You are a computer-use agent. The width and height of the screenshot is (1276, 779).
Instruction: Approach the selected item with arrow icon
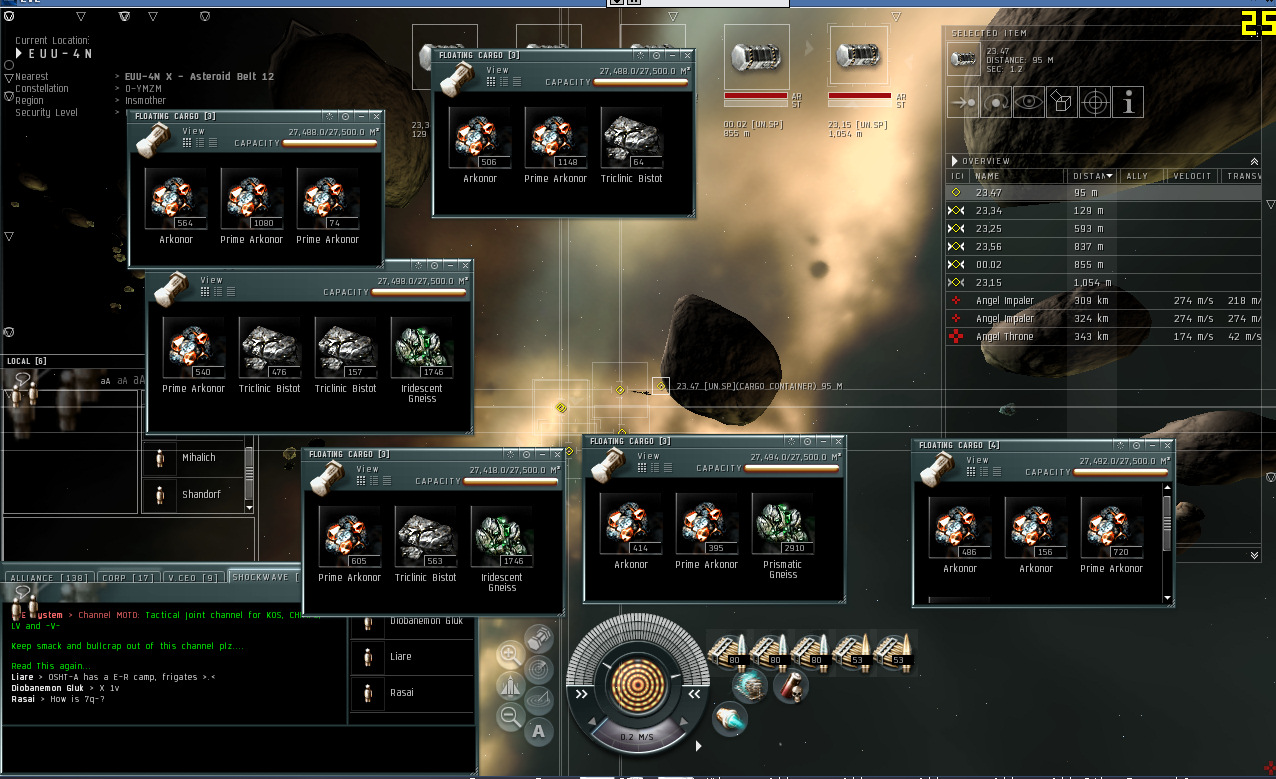click(963, 102)
